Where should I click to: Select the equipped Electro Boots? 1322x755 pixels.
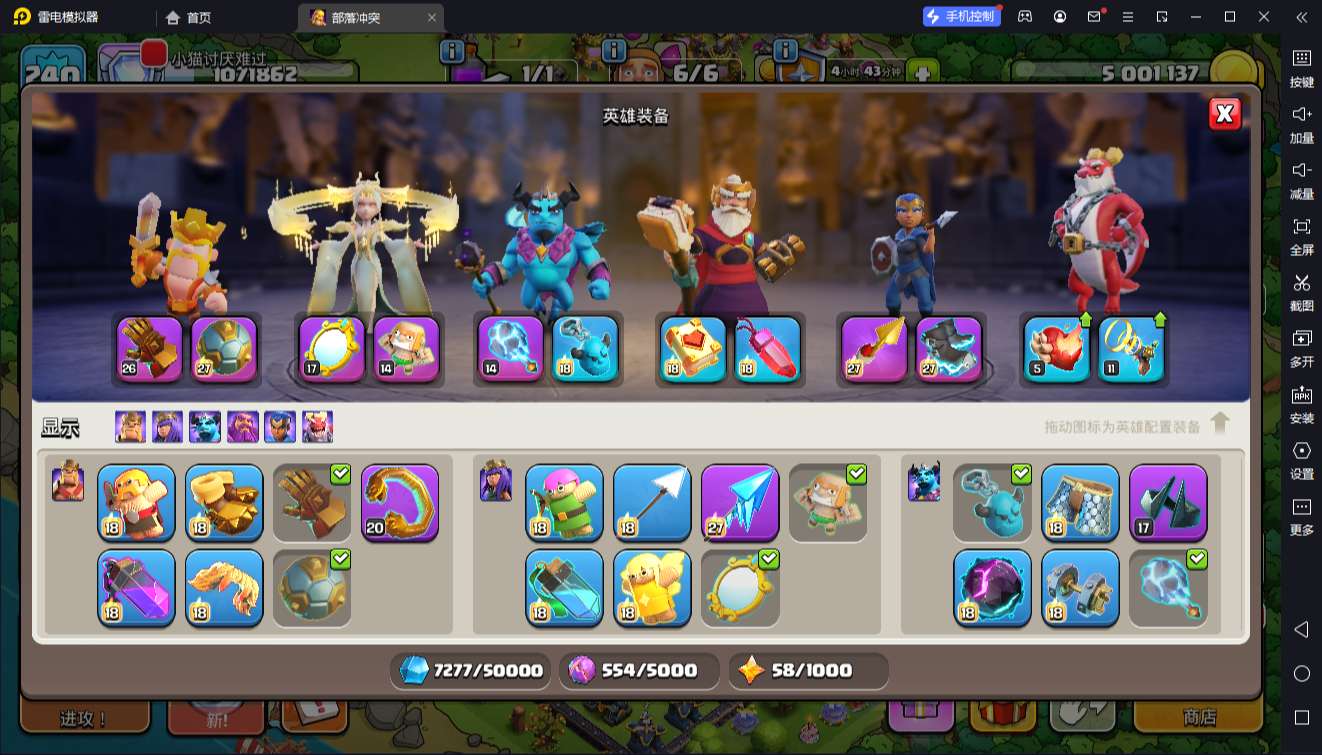coord(949,349)
